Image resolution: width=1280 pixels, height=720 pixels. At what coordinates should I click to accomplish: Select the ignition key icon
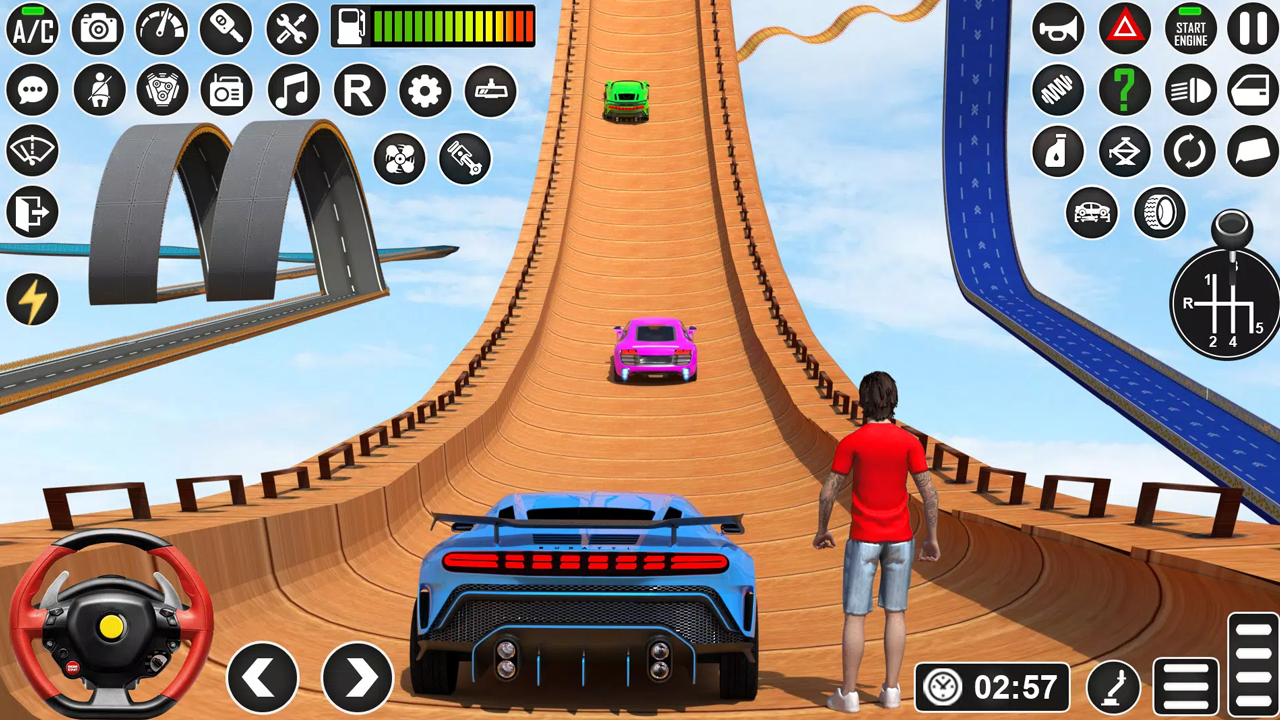225,30
